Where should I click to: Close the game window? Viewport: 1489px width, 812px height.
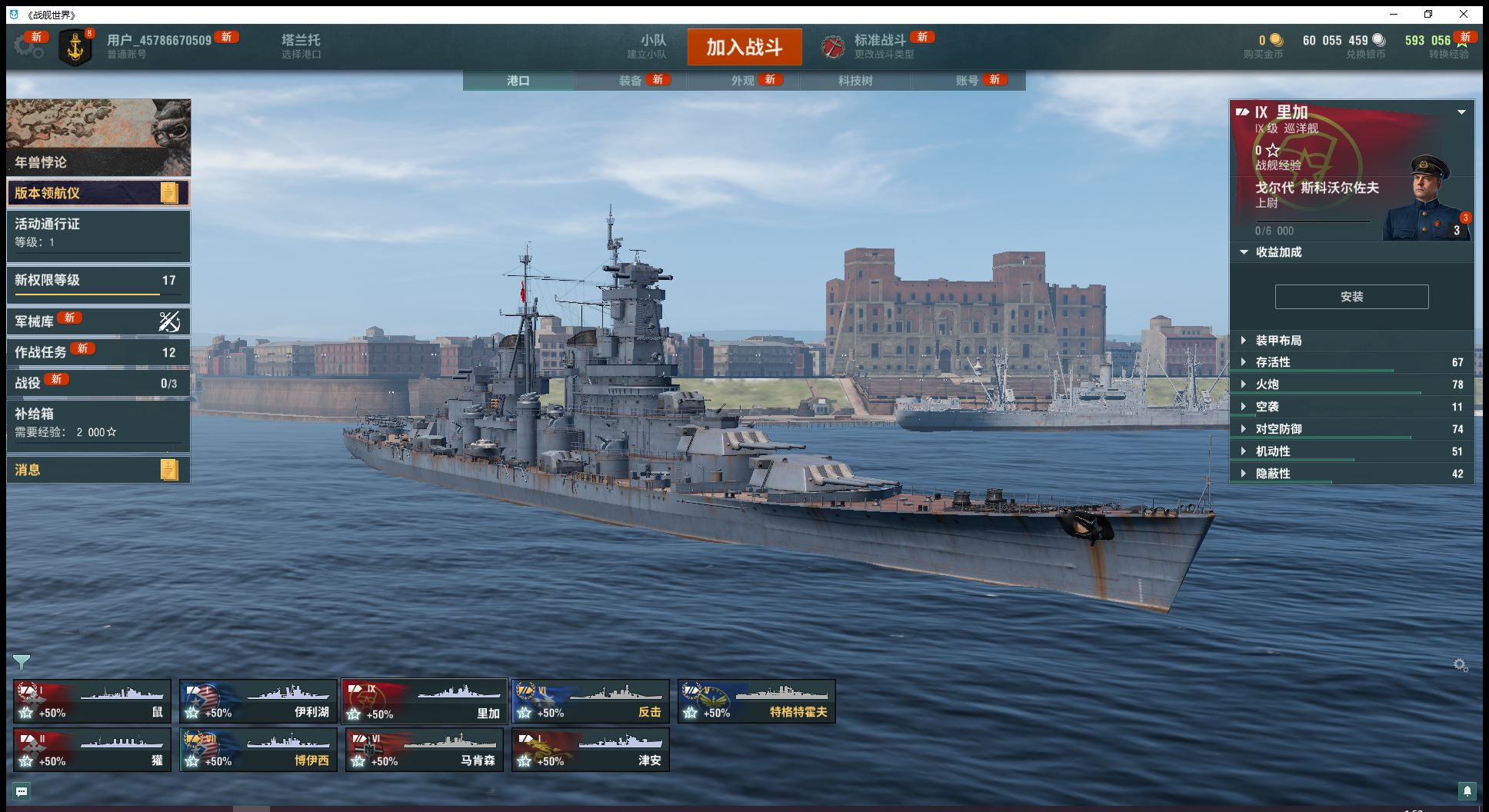point(1464,14)
